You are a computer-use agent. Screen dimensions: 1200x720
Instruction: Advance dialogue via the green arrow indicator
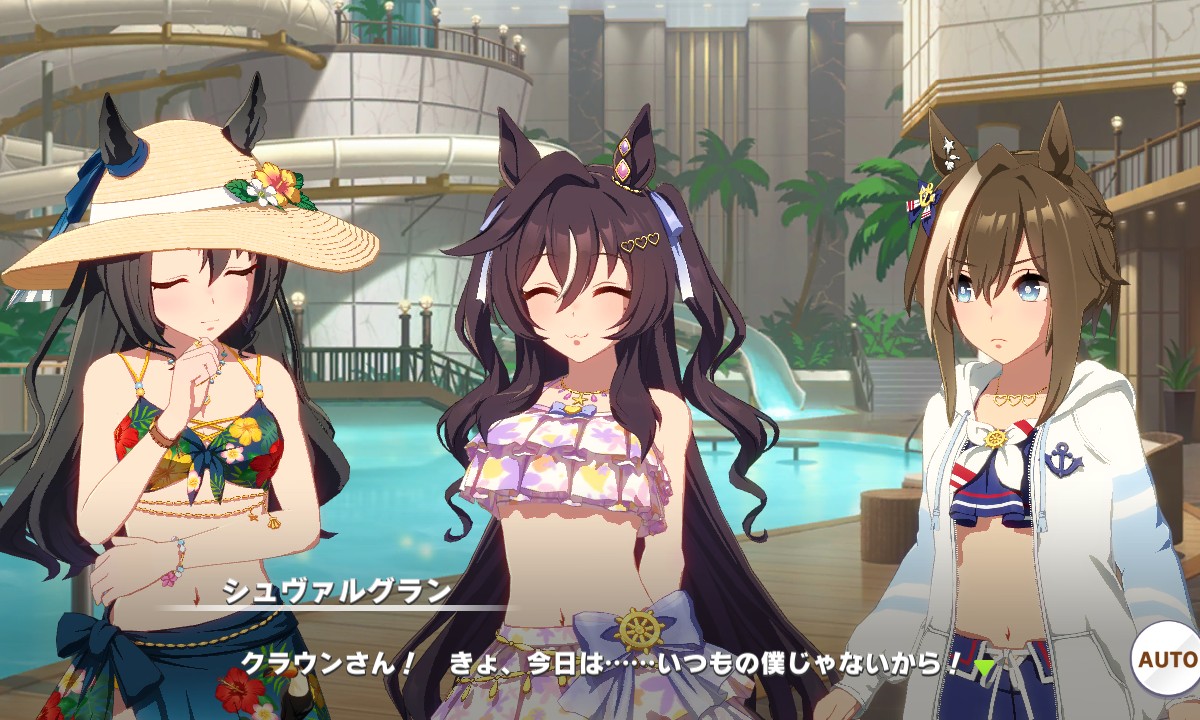click(x=985, y=667)
